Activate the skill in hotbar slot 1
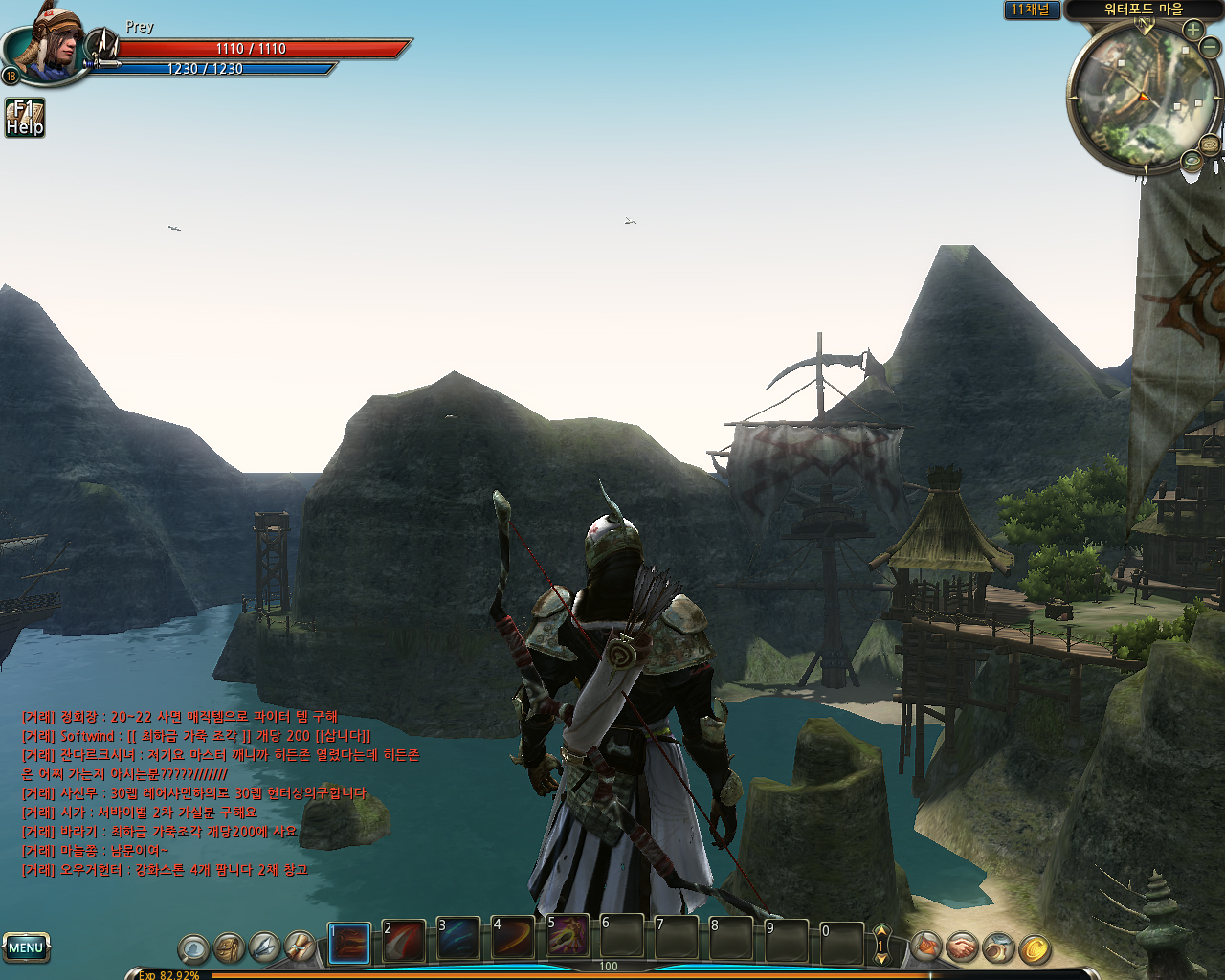This screenshot has height=980, width=1225. click(349, 944)
